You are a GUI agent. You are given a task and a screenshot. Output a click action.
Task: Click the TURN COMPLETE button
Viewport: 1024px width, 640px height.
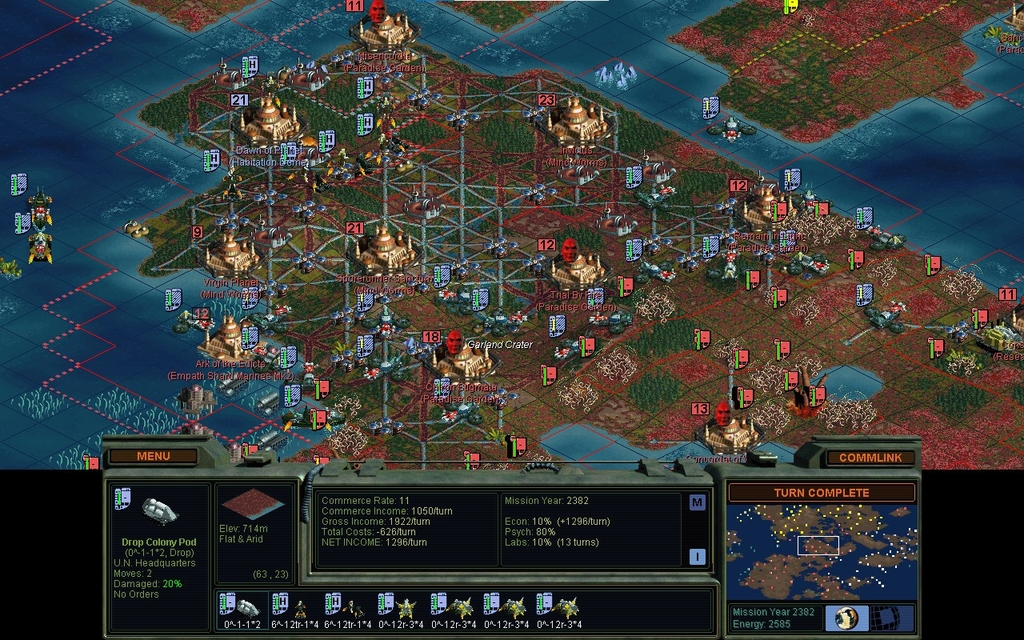821,493
